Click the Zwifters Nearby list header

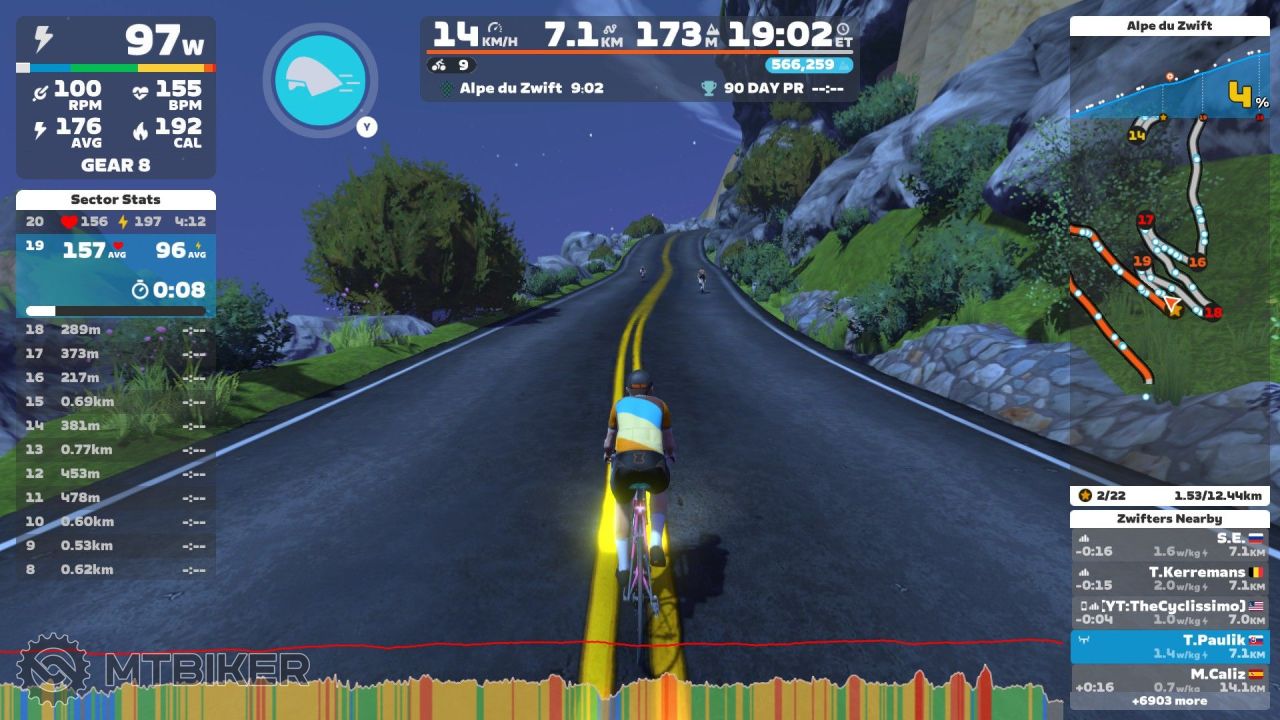[x=1169, y=519]
